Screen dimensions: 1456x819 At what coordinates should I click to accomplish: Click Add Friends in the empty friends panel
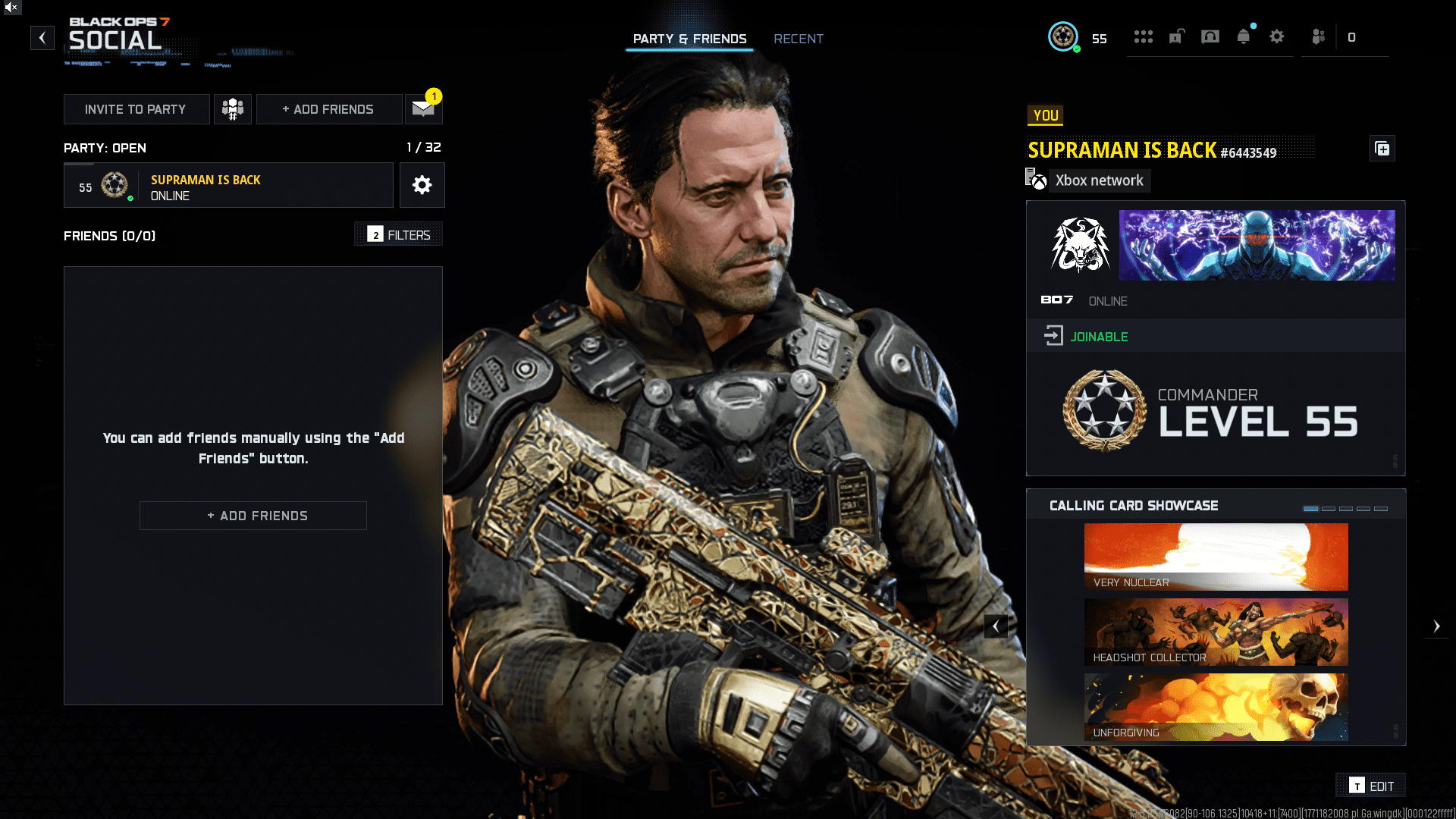click(253, 516)
